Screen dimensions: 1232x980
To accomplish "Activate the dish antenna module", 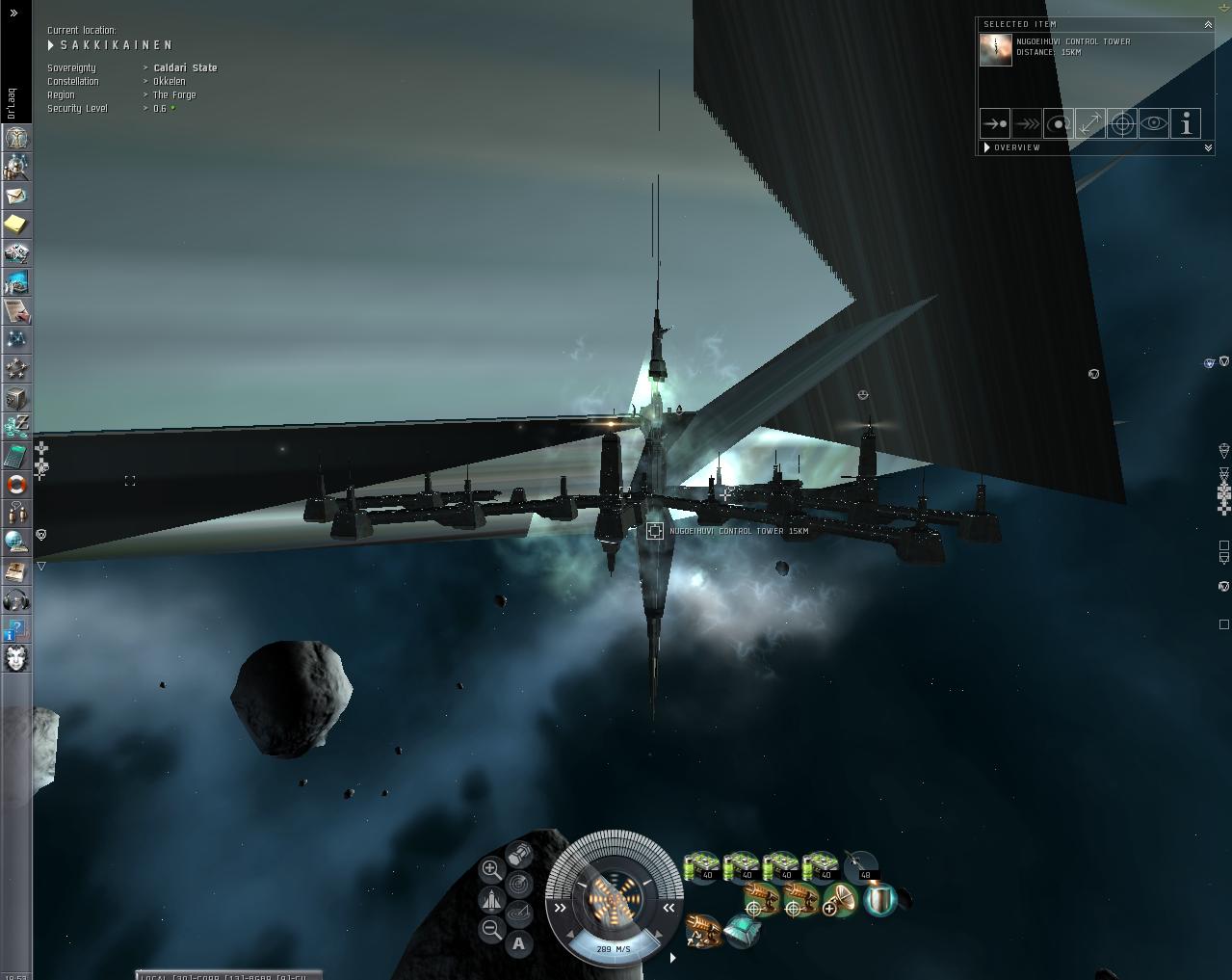I will [x=840, y=900].
